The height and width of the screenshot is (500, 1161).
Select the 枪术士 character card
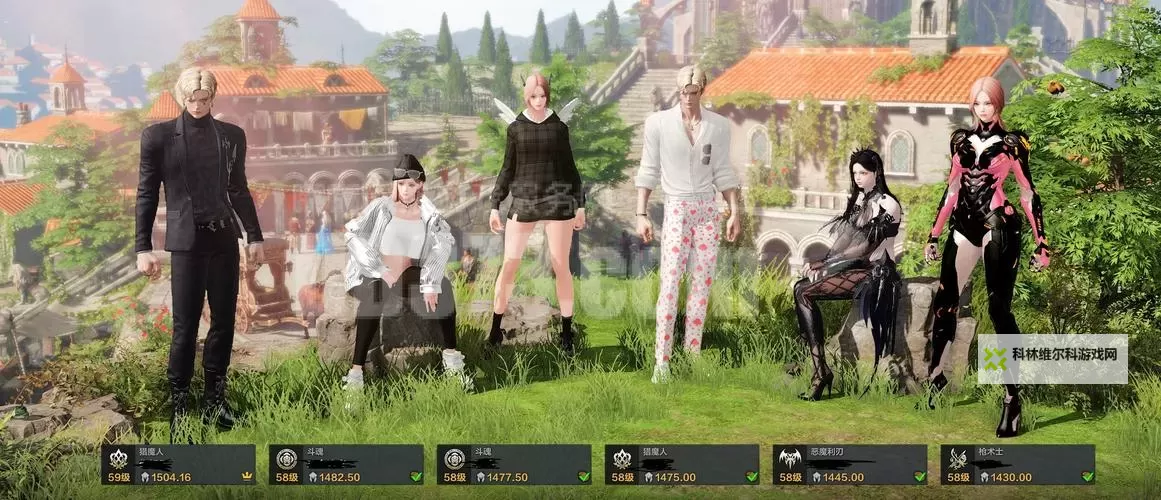(1018, 465)
